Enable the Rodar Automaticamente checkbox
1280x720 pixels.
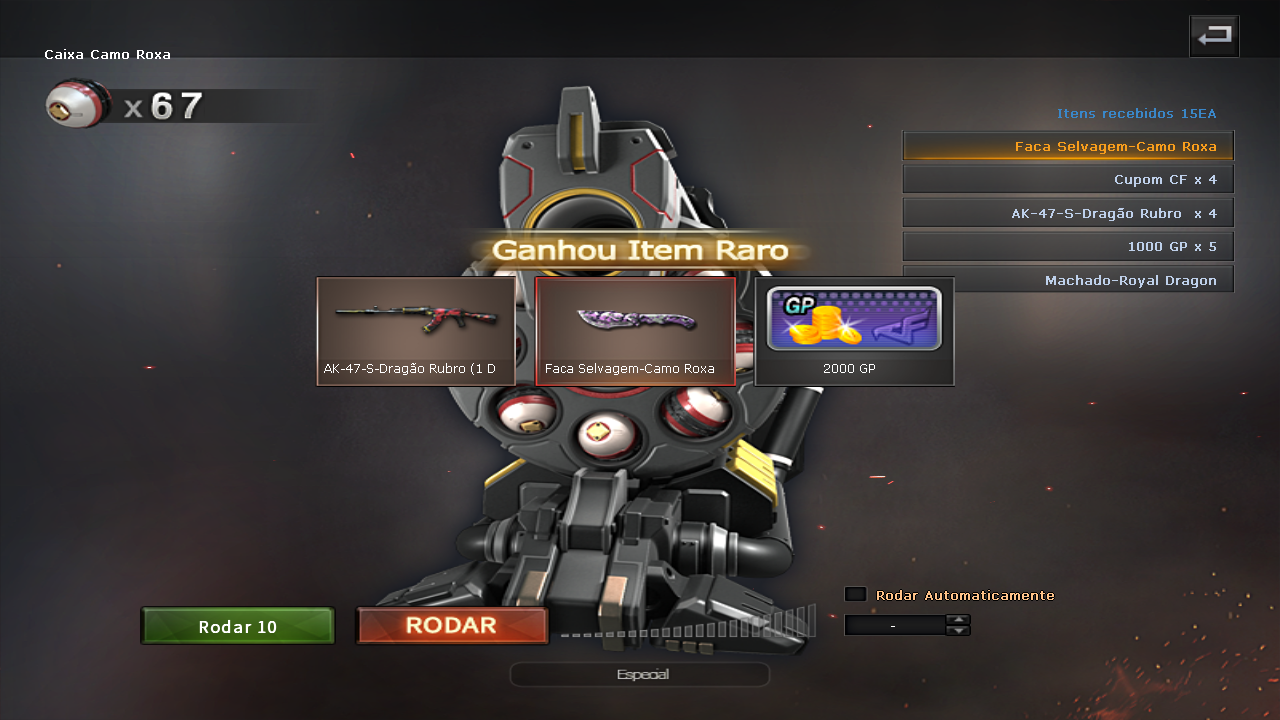[856, 594]
